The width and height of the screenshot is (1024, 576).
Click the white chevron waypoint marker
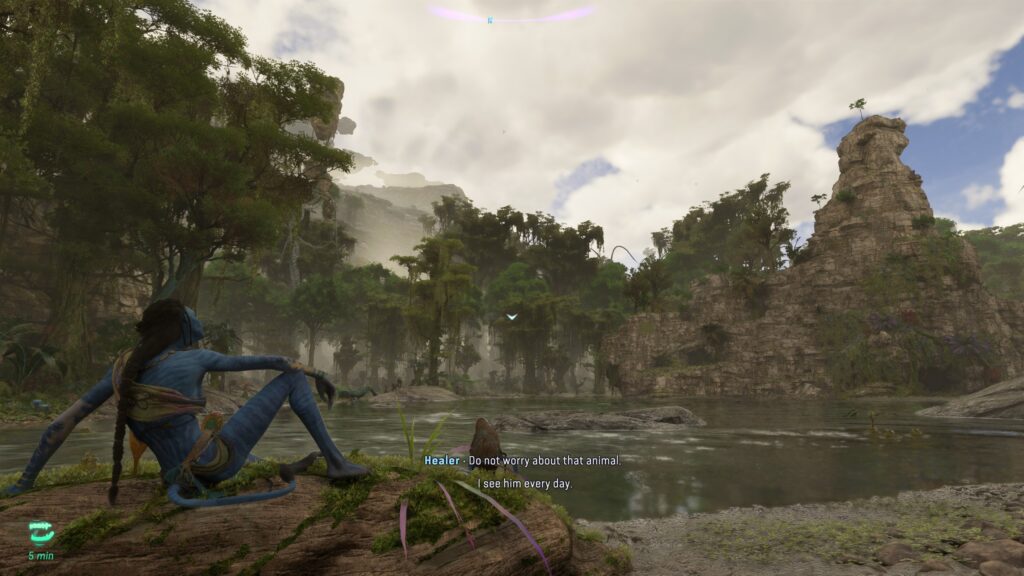512,317
